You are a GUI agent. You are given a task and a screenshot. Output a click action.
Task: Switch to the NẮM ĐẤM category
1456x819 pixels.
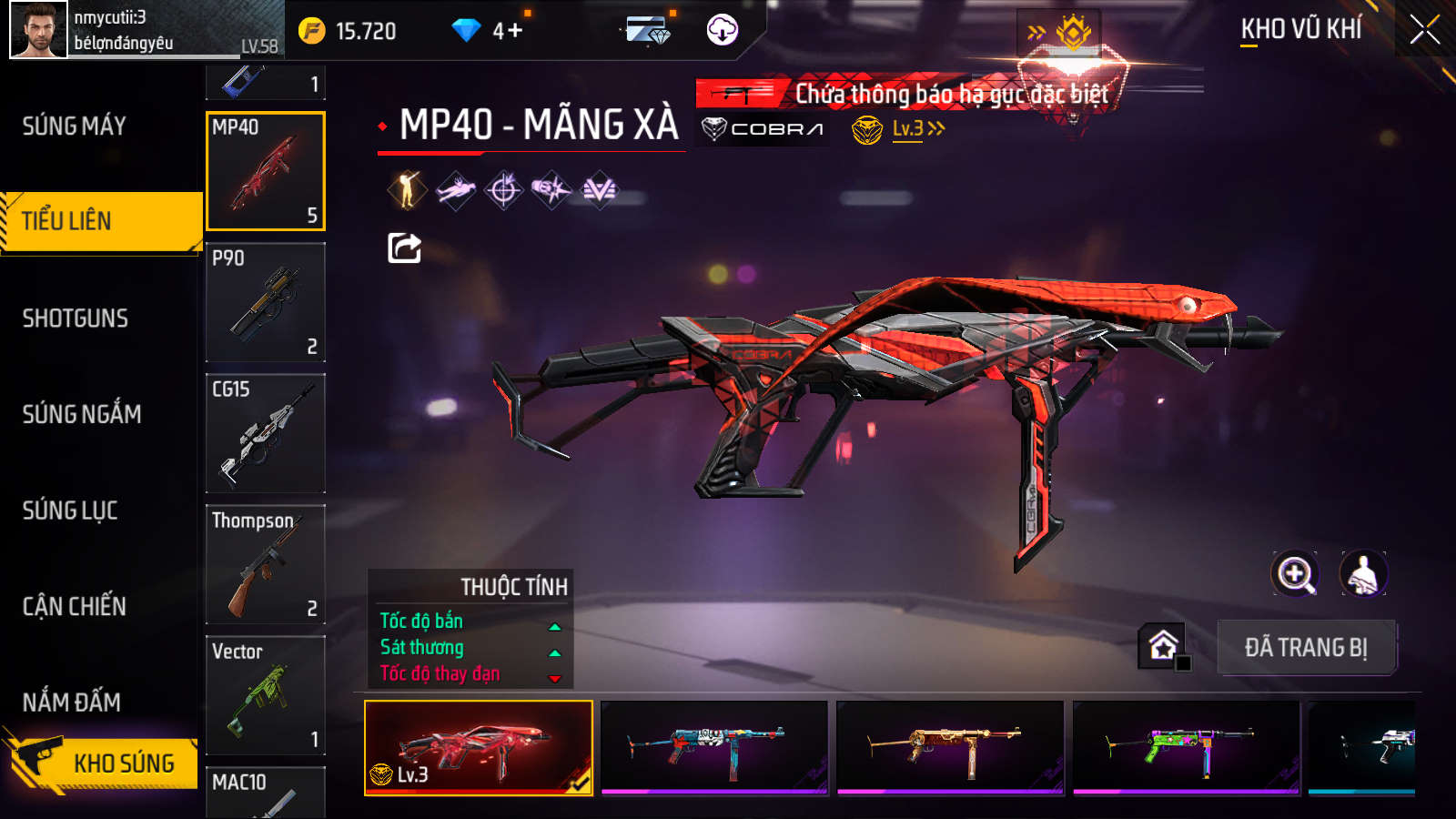click(x=72, y=702)
